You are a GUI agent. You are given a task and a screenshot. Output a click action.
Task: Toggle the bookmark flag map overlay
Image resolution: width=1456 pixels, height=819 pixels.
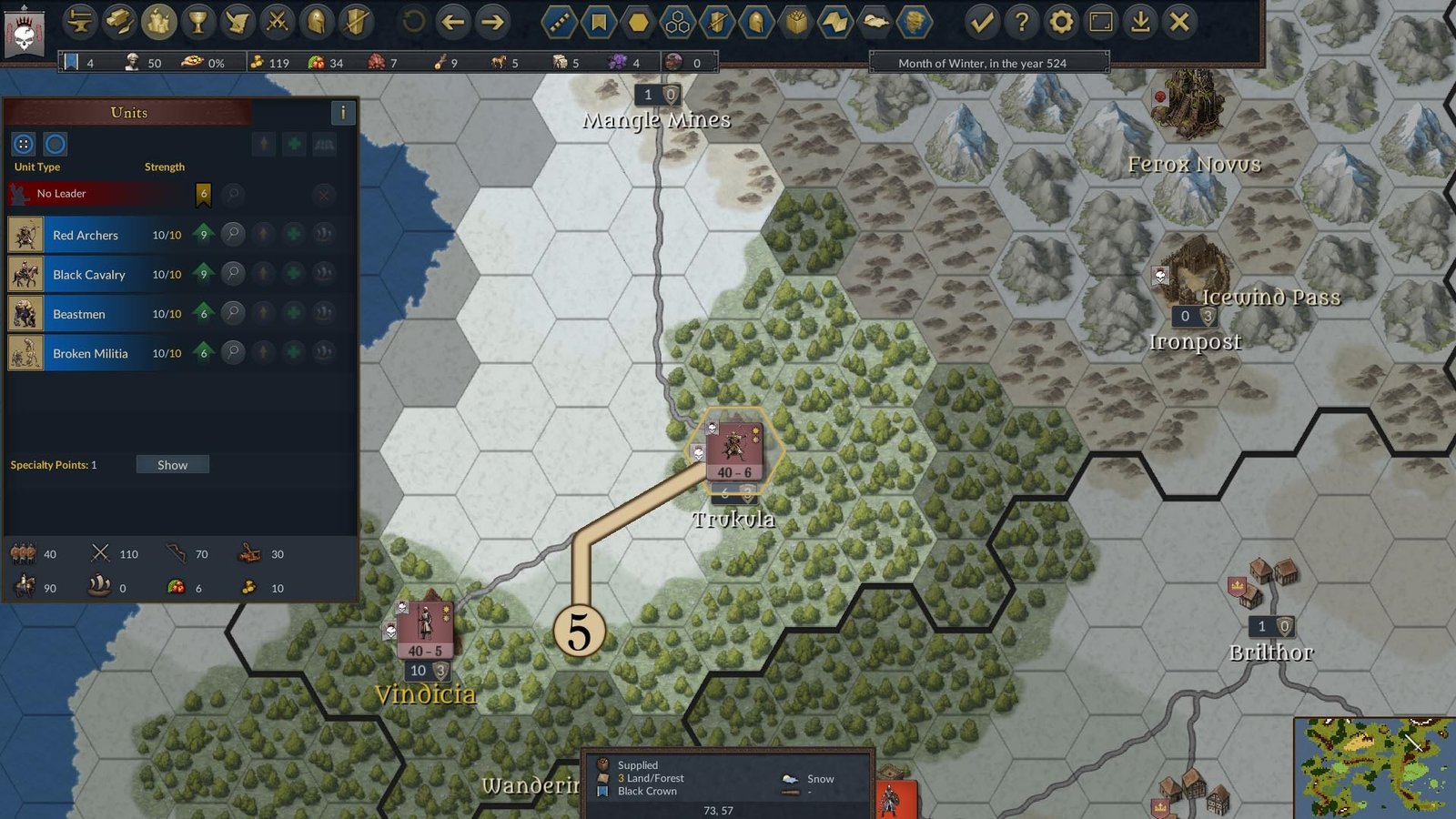(599, 22)
